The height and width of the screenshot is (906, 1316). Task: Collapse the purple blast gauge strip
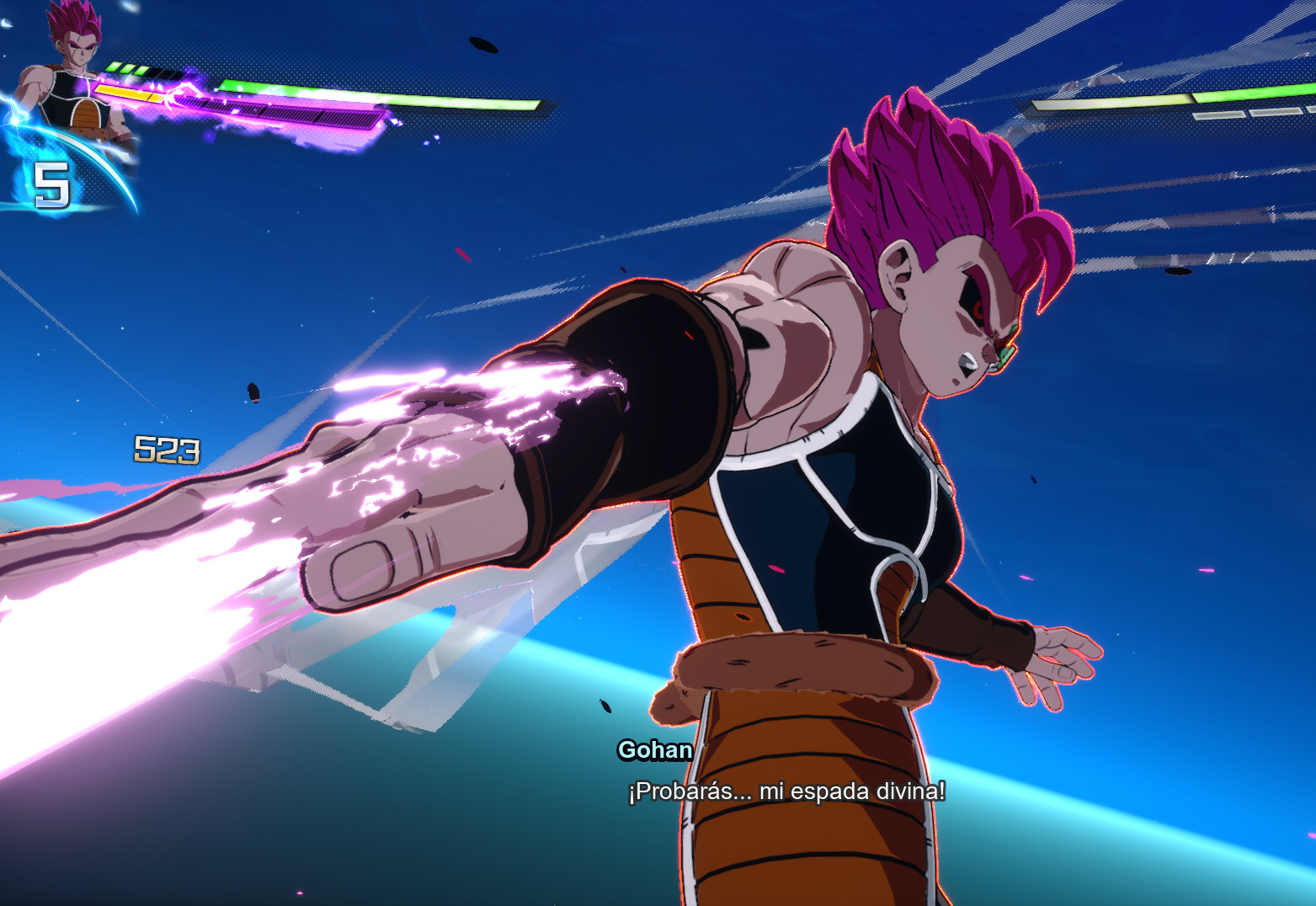[x=283, y=113]
